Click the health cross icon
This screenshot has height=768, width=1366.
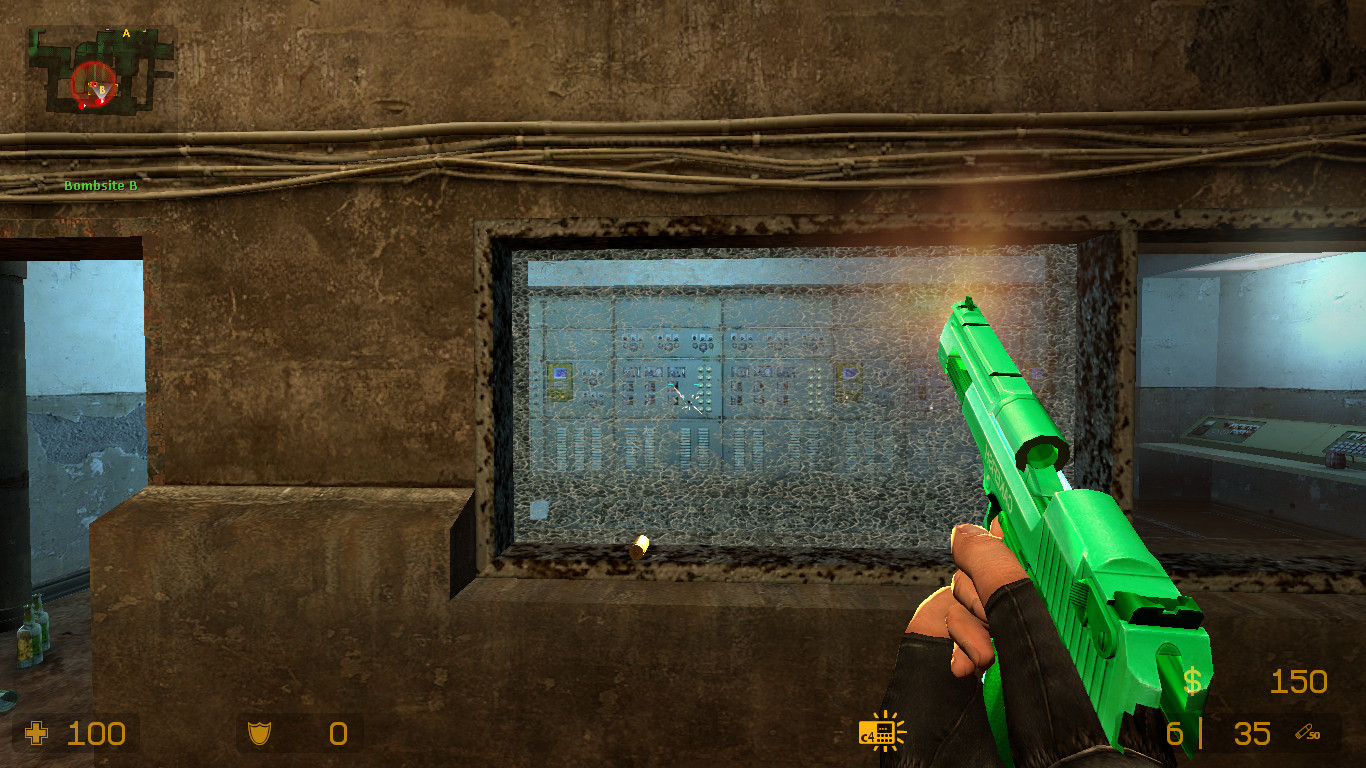[x=38, y=735]
